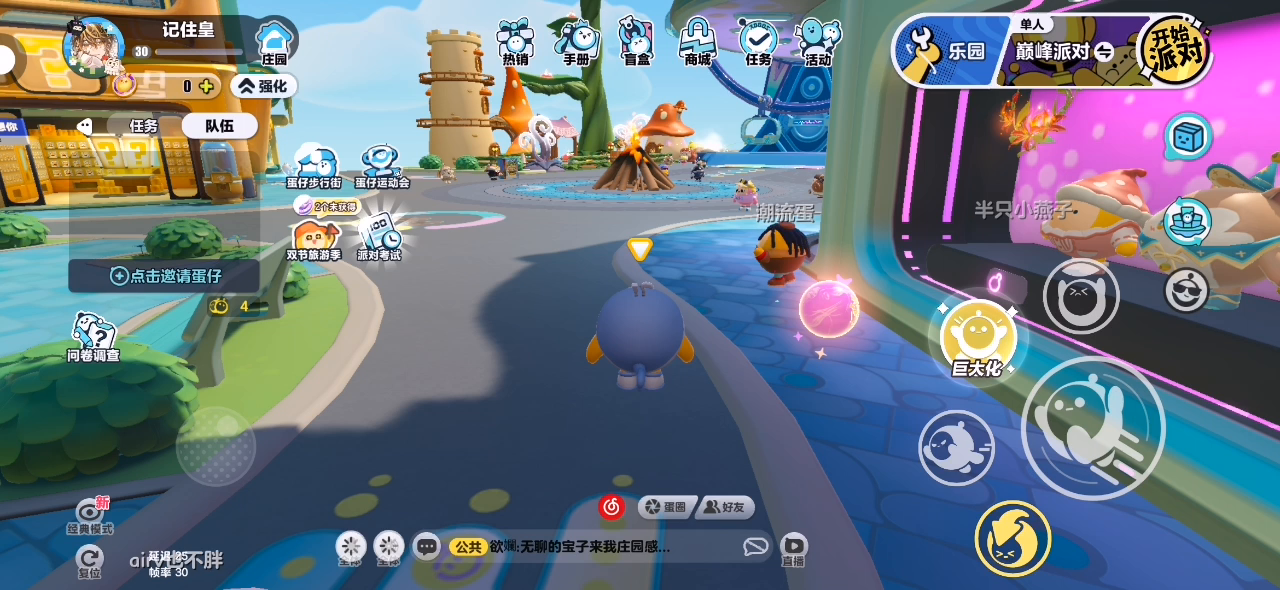The width and height of the screenshot is (1280, 590).
Task: Open the 蛋仔步行街 walking street event
Action: (x=314, y=166)
